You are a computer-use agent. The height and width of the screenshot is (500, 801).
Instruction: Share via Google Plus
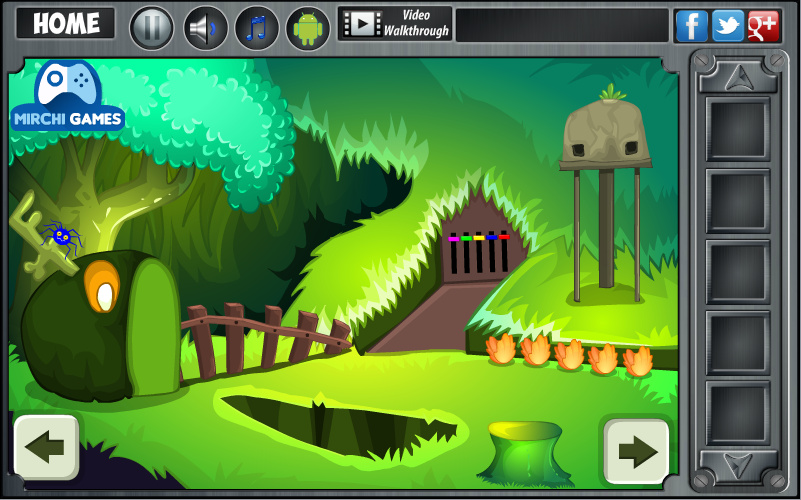[x=763, y=26]
